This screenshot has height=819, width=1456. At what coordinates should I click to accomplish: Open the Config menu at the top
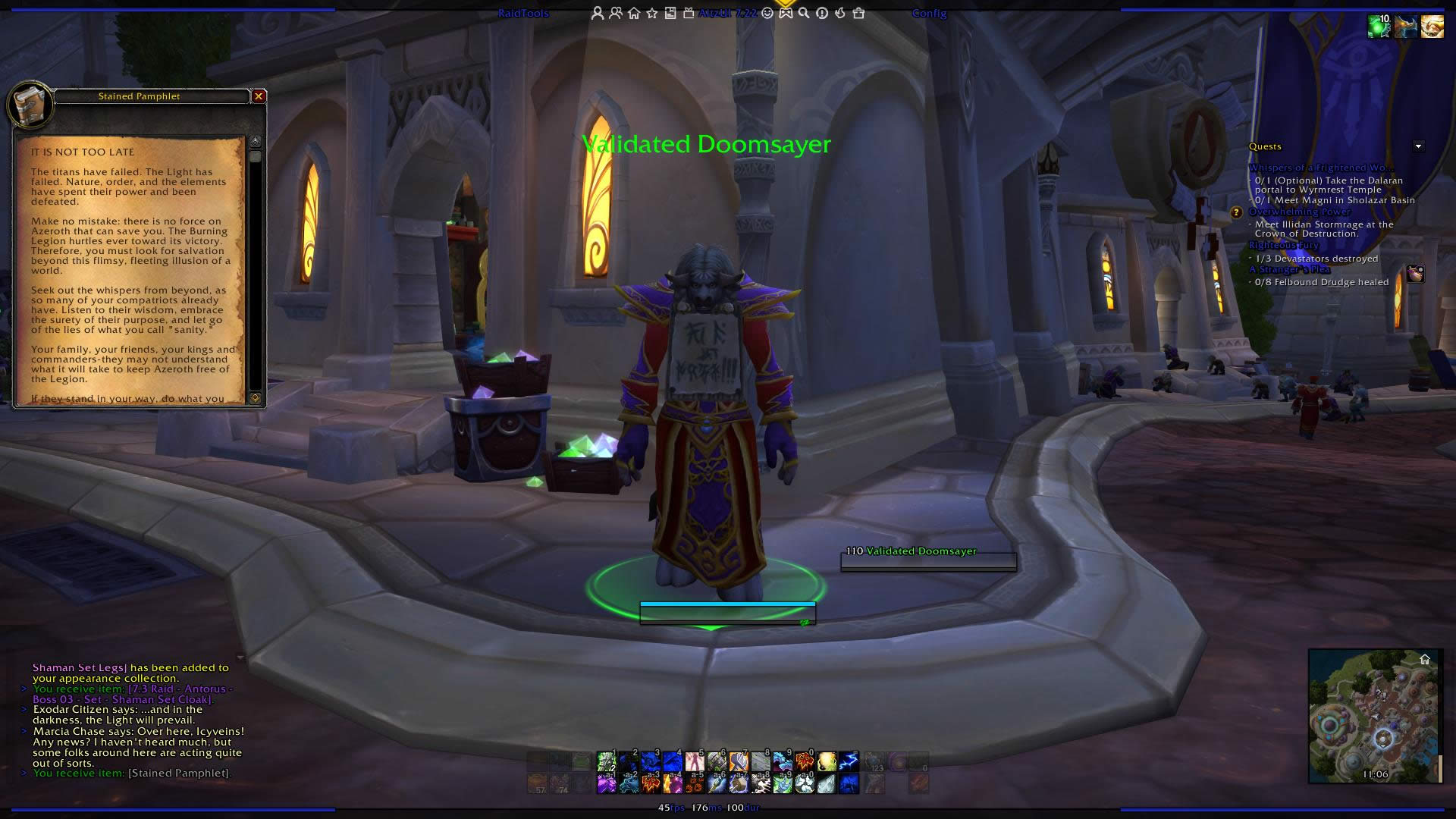pyautogui.click(x=929, y=14)
